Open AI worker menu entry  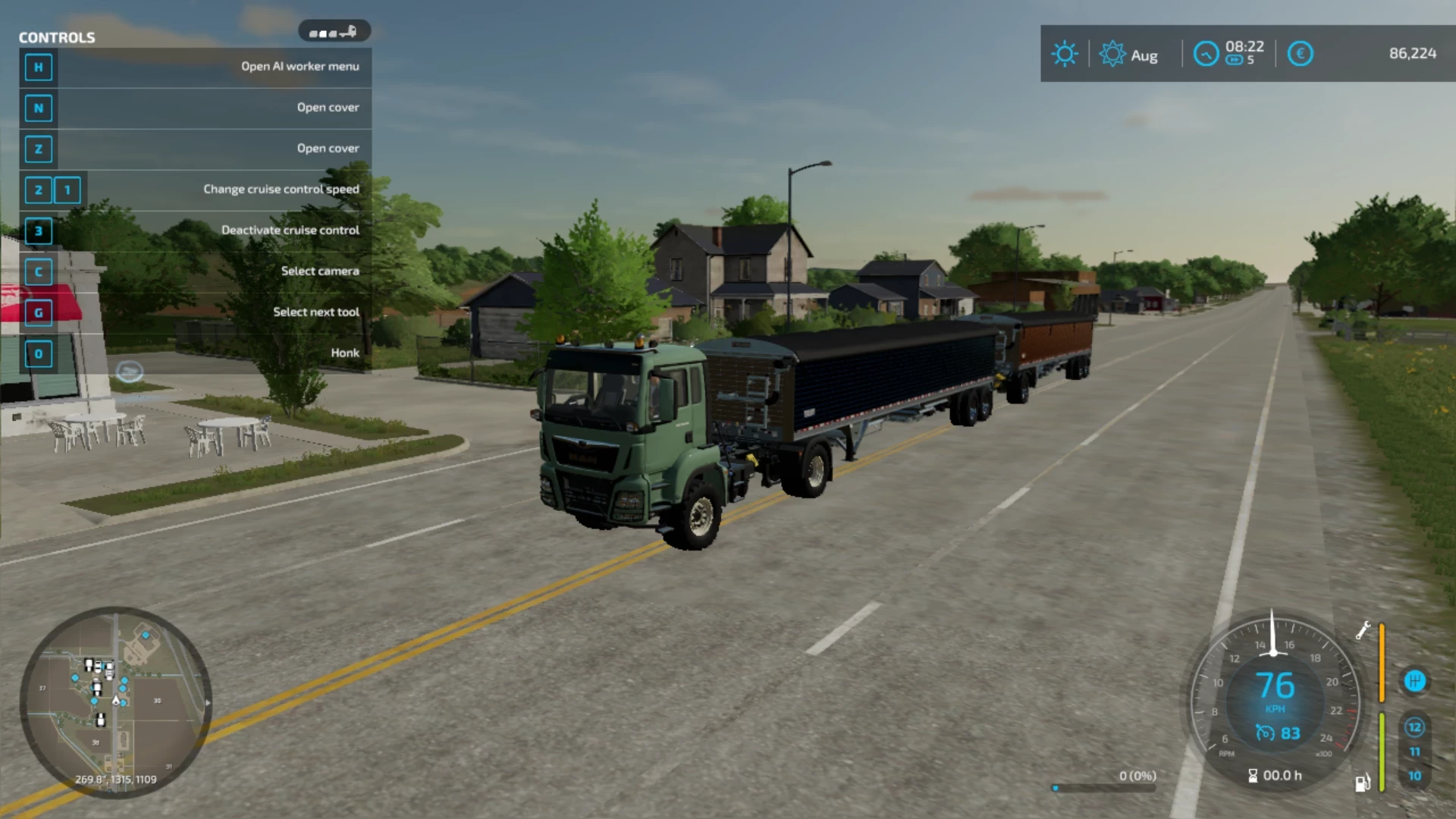pos(300,67)
